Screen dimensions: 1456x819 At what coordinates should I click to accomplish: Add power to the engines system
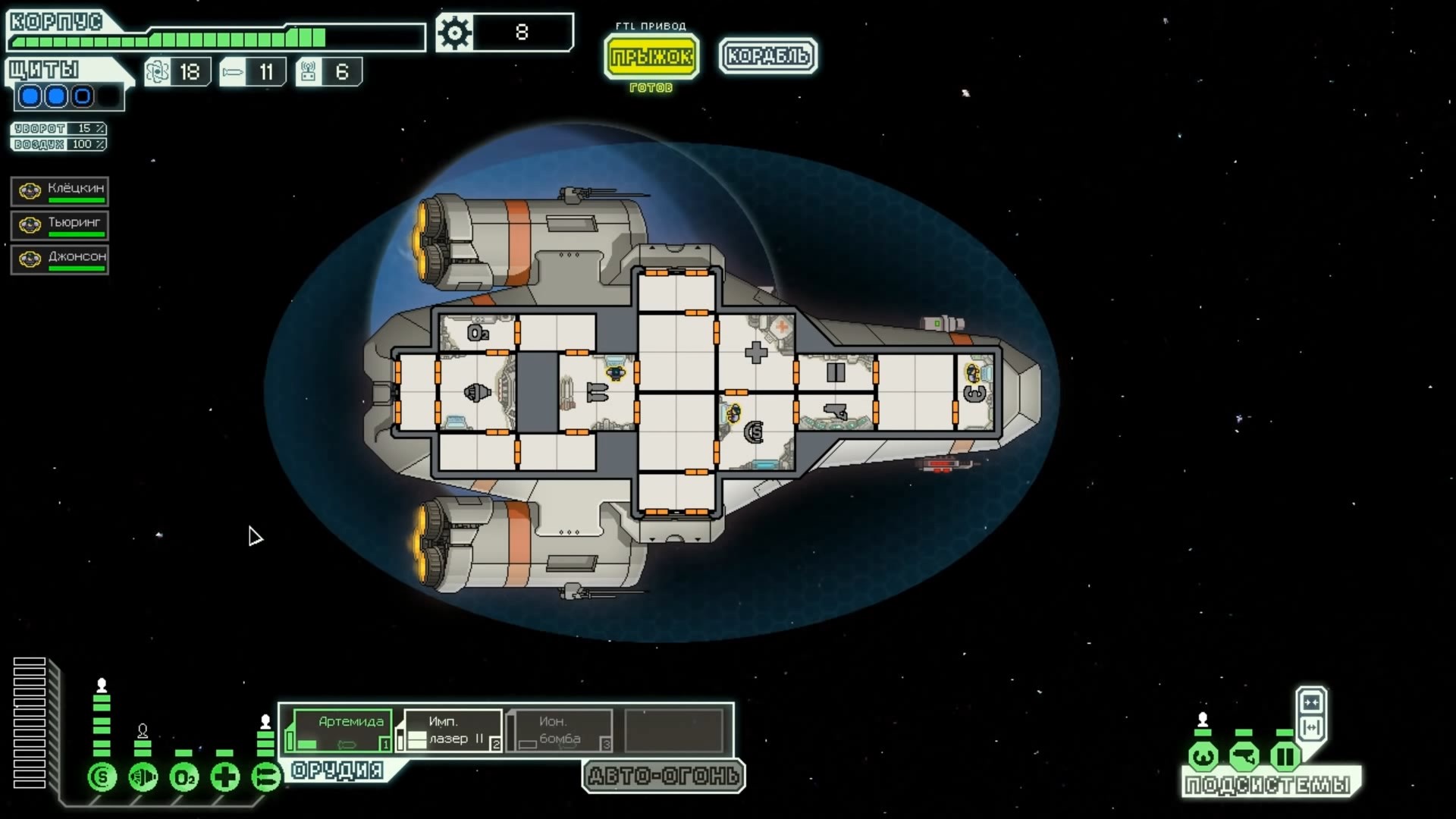click(143, 777)
